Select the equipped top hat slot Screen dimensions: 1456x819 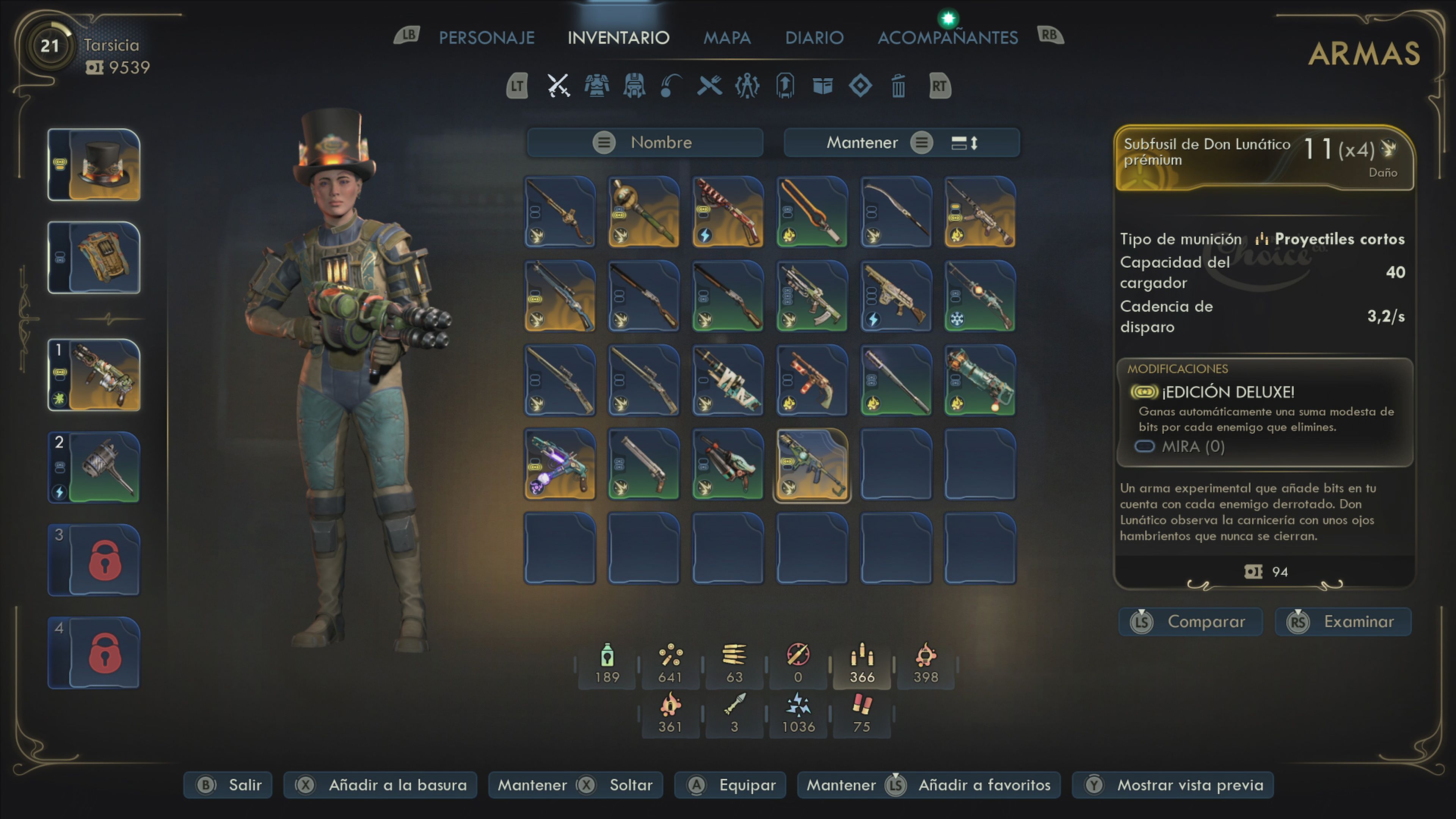[94, 165]
